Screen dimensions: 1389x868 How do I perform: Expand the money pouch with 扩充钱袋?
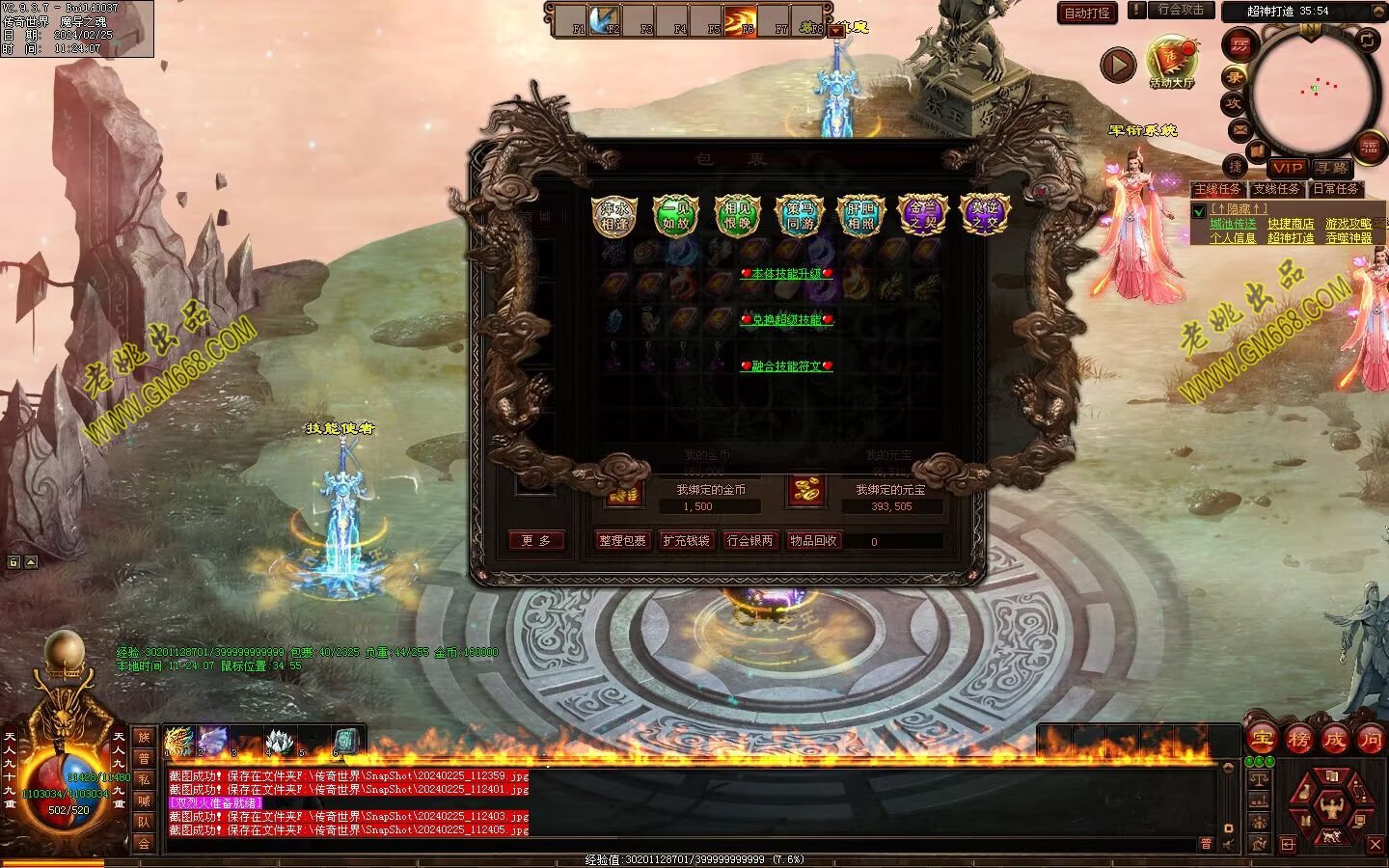coord(686,541)
